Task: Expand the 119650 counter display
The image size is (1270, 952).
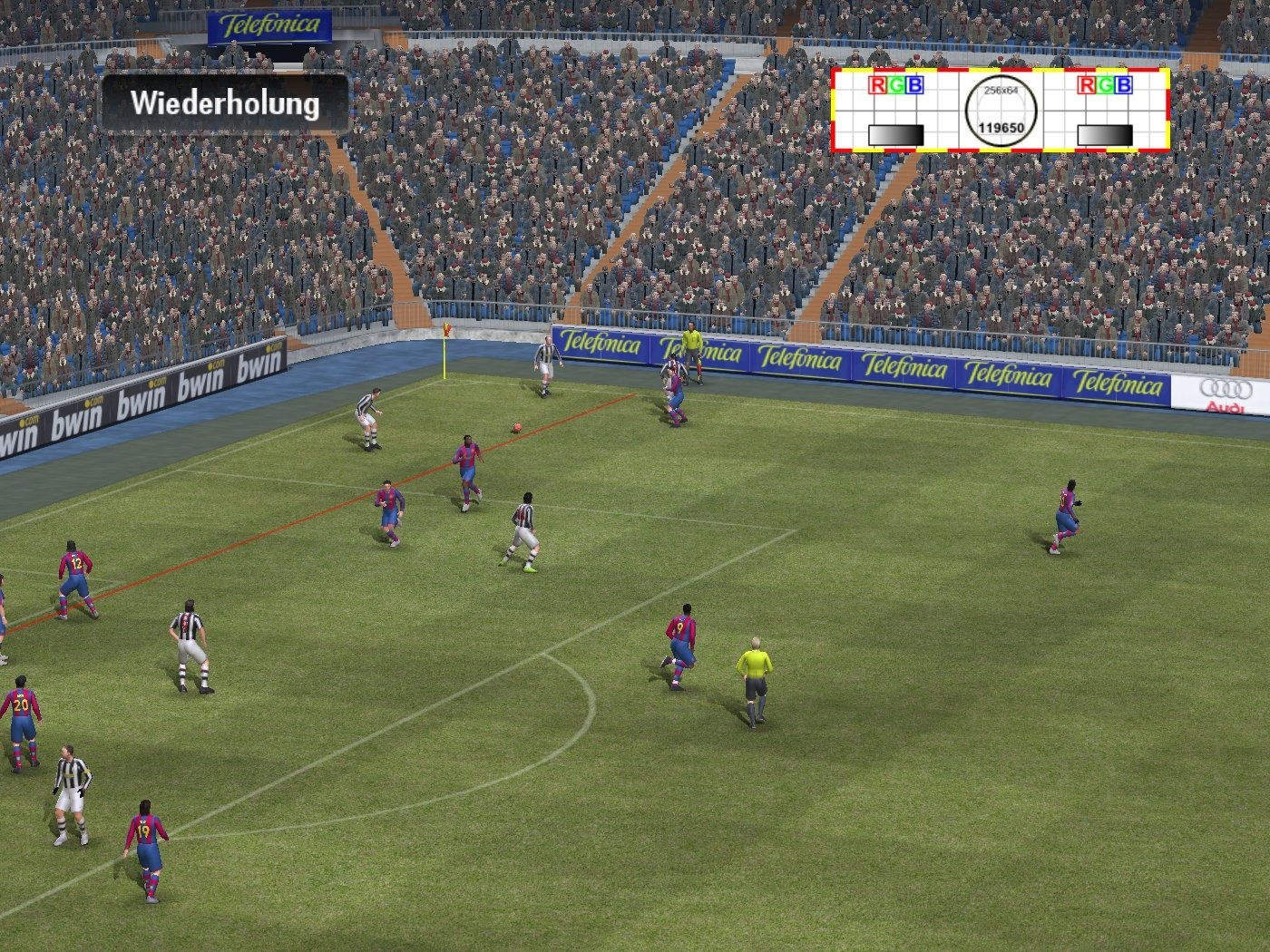Action: [x=1001, y=129]
